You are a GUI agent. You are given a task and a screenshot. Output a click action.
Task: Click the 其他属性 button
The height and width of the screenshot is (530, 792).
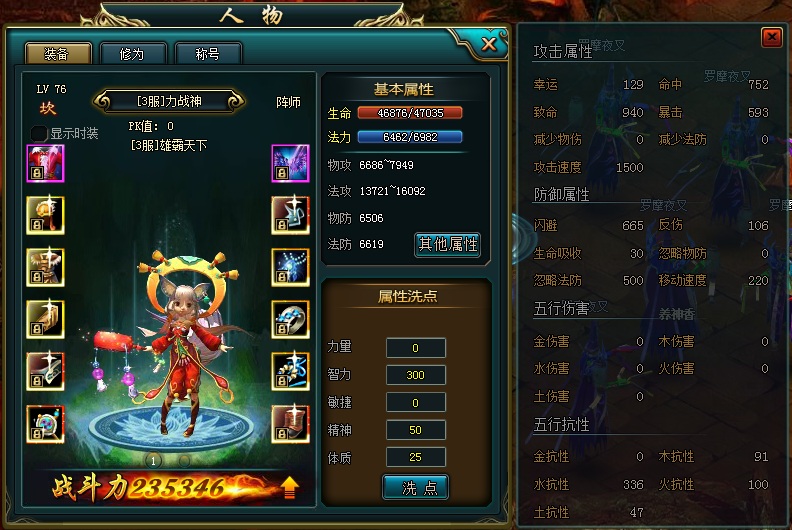point(448,244)
